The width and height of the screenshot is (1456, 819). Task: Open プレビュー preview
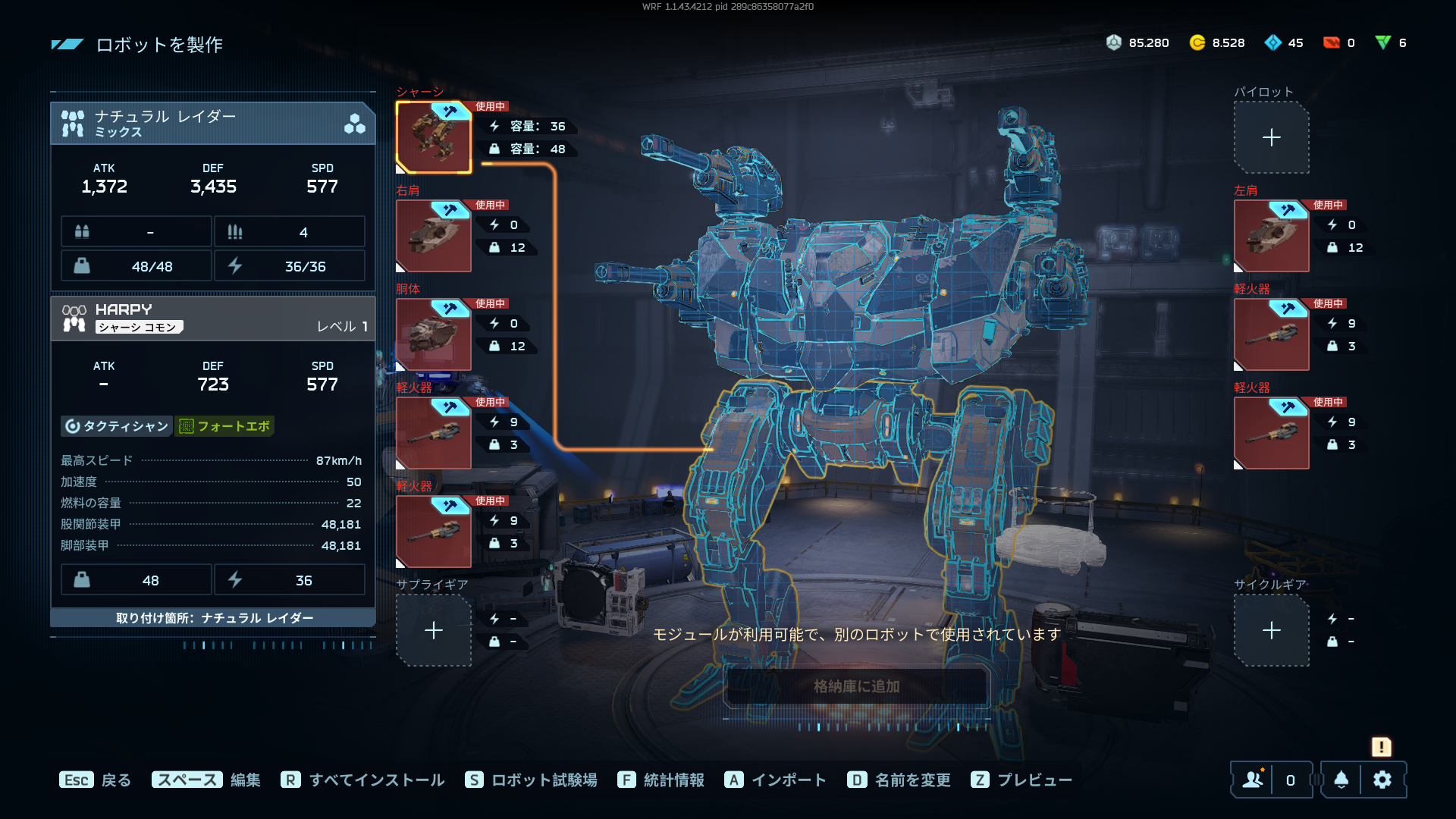[1021, 780]
